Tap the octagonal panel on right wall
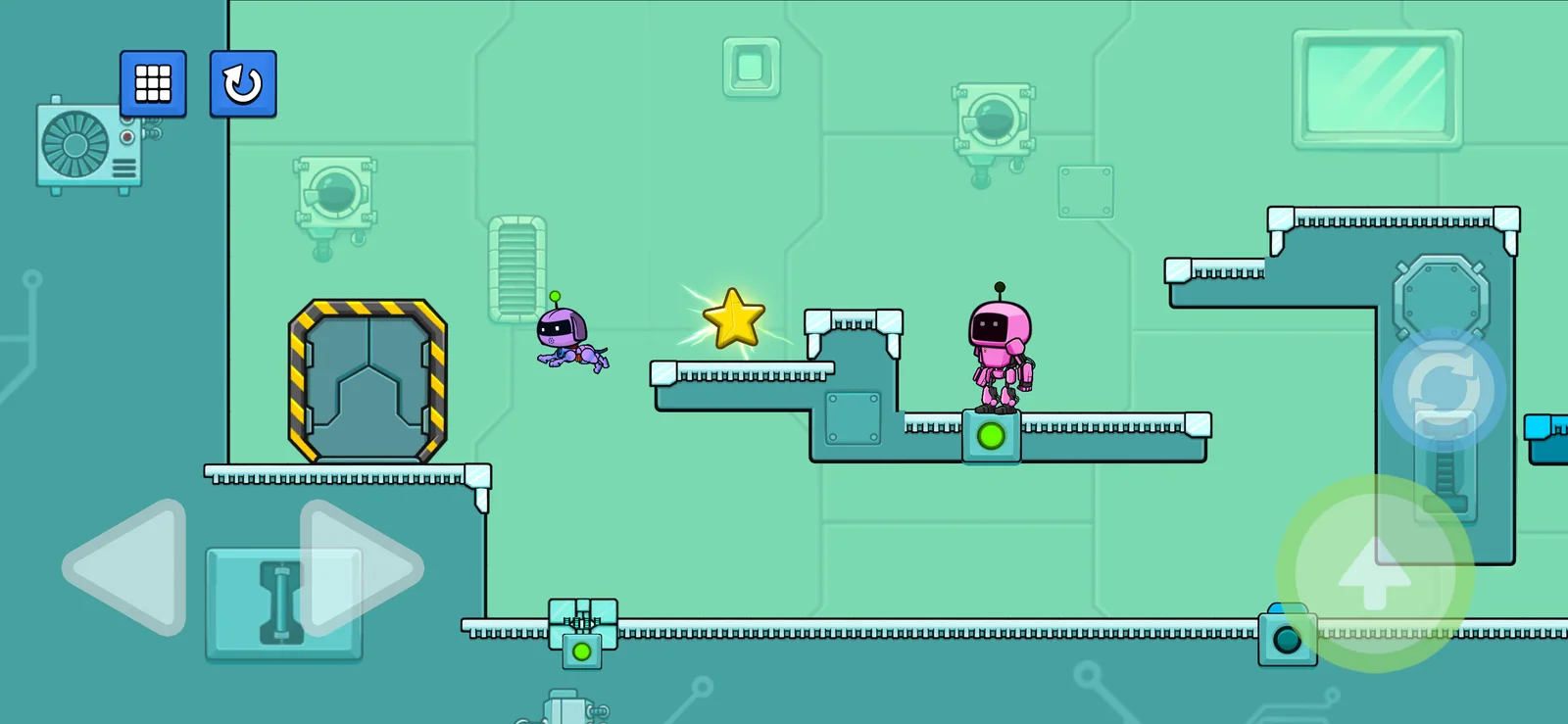Image resolution: width=1568 pixels, height=724 pixels. click(1441, 294)
